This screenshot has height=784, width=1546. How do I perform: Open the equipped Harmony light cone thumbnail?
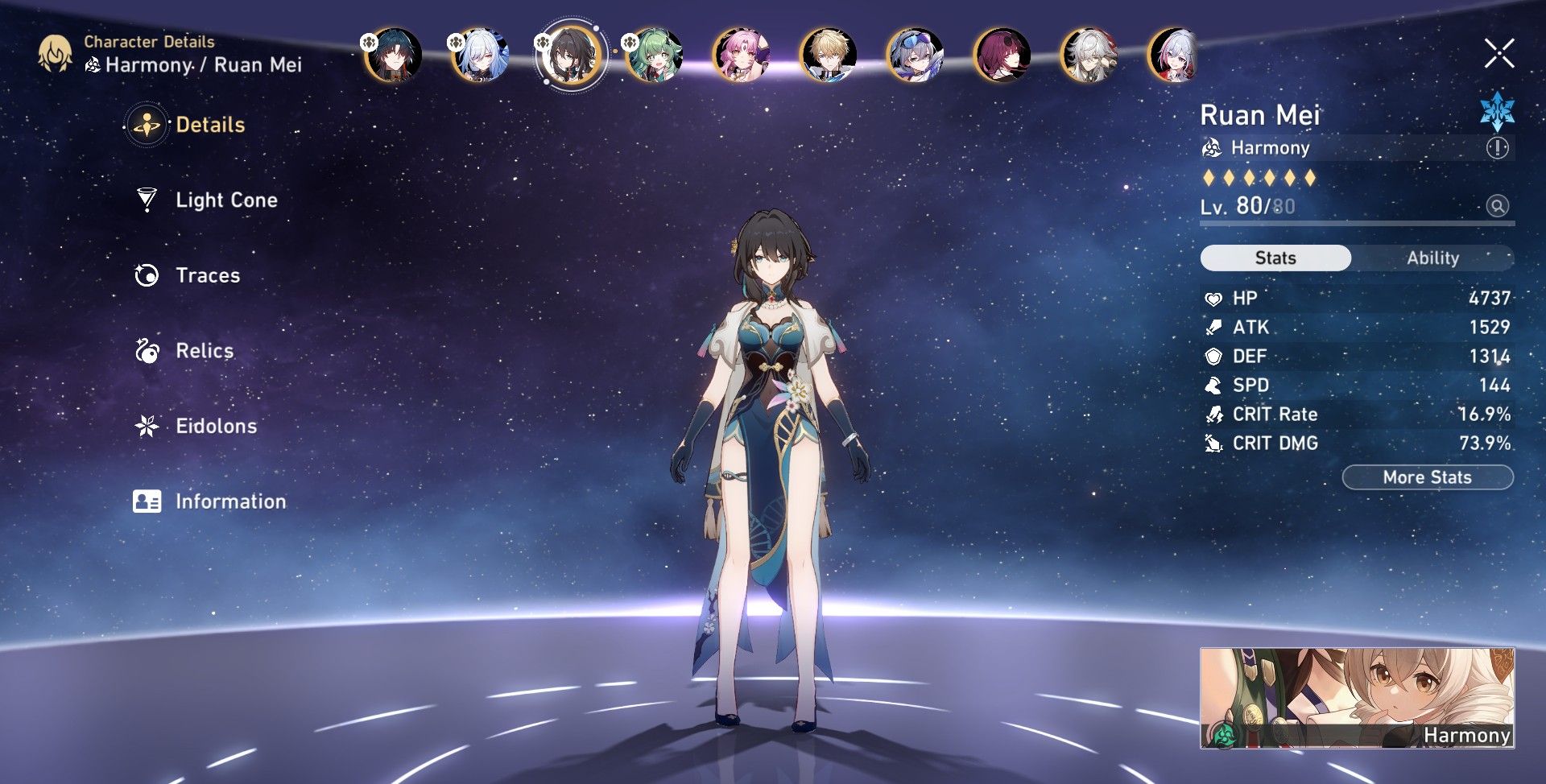click(1357, 698)
